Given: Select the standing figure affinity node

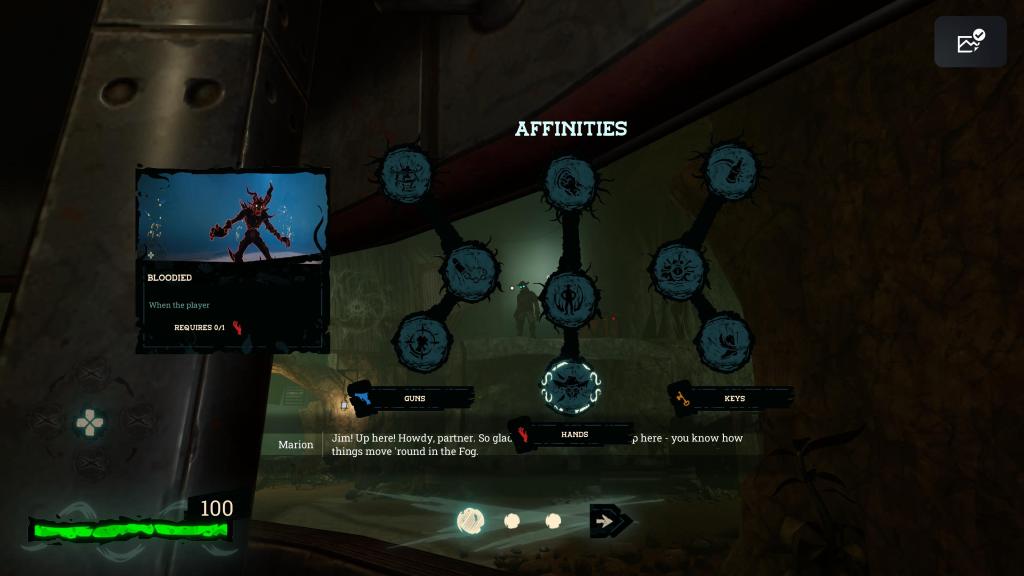Looking at the screenshot, I should pos(570,297).
